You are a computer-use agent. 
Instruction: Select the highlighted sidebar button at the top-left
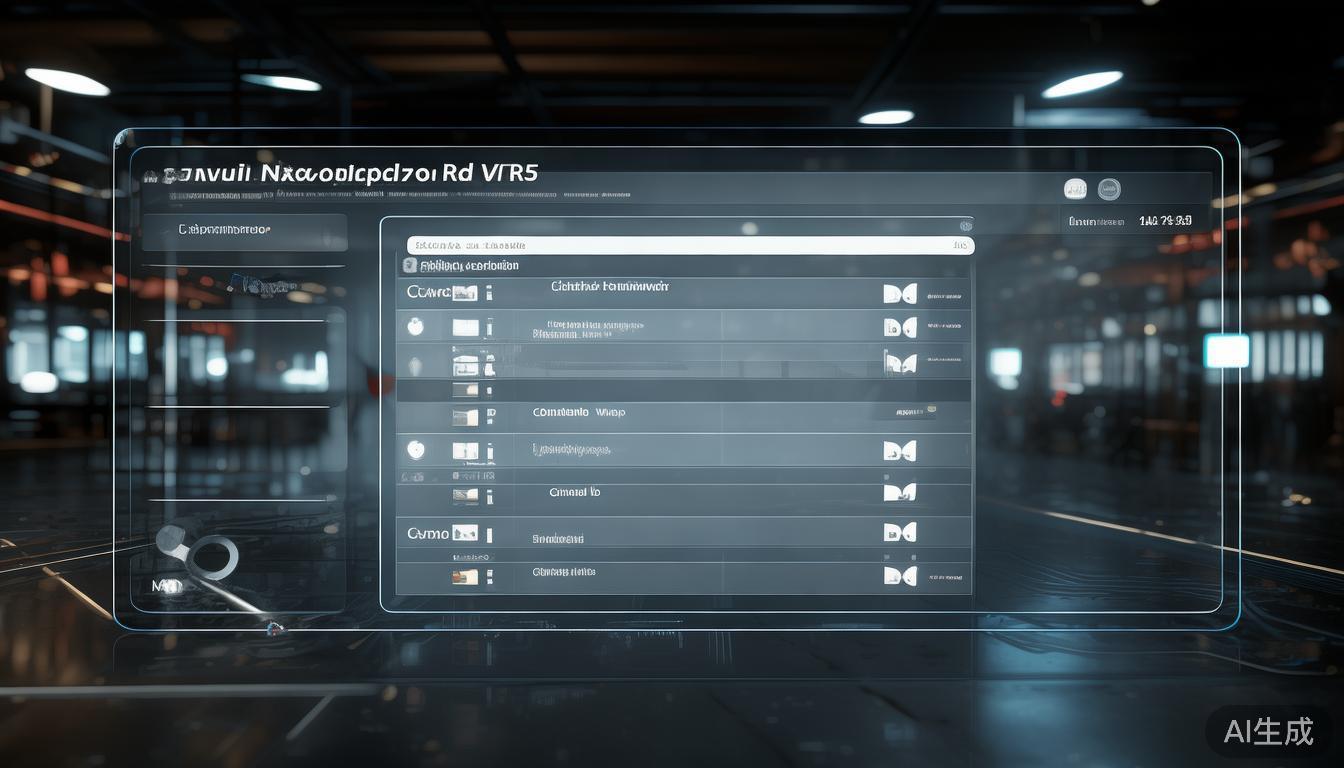[x=245, y=231]
